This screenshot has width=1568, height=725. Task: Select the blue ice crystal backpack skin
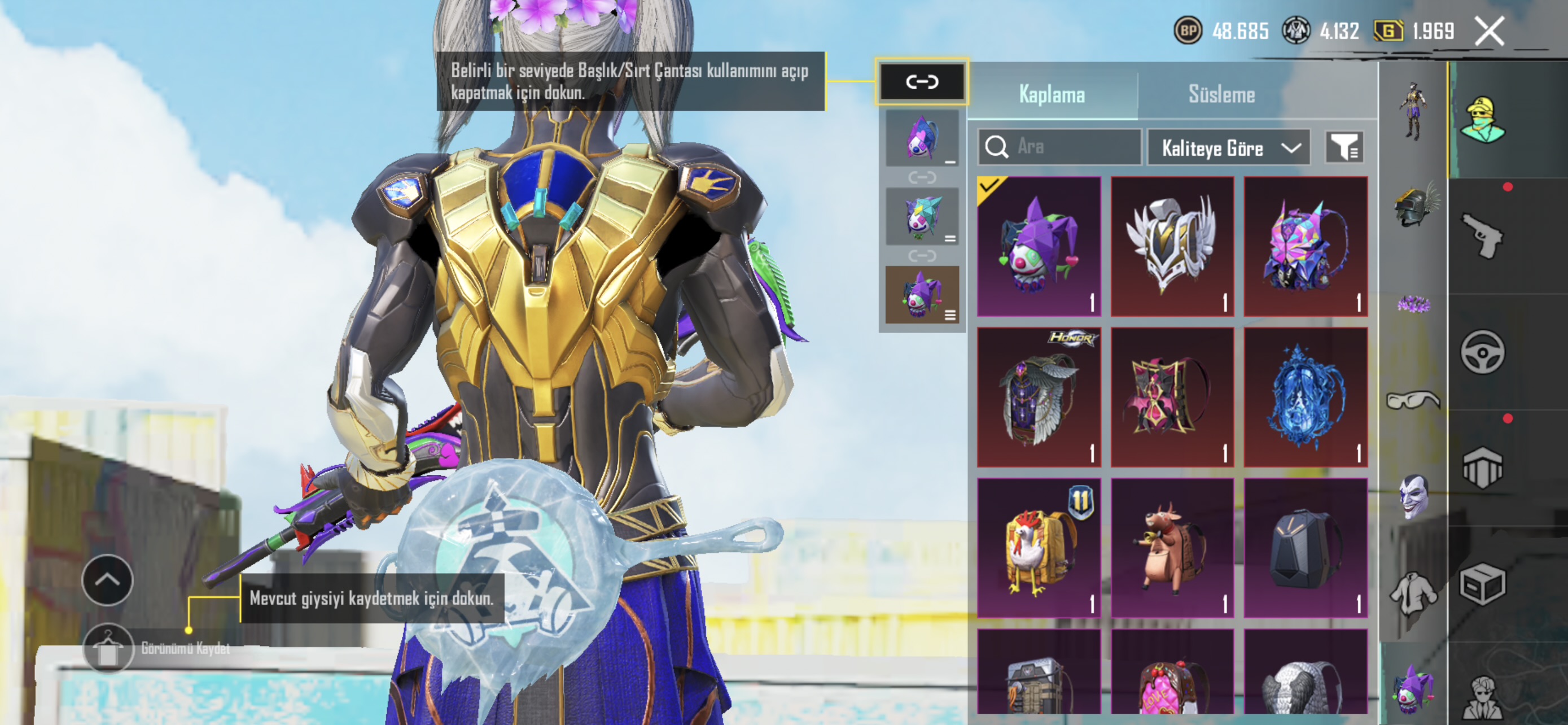[x=1305, y=397]
